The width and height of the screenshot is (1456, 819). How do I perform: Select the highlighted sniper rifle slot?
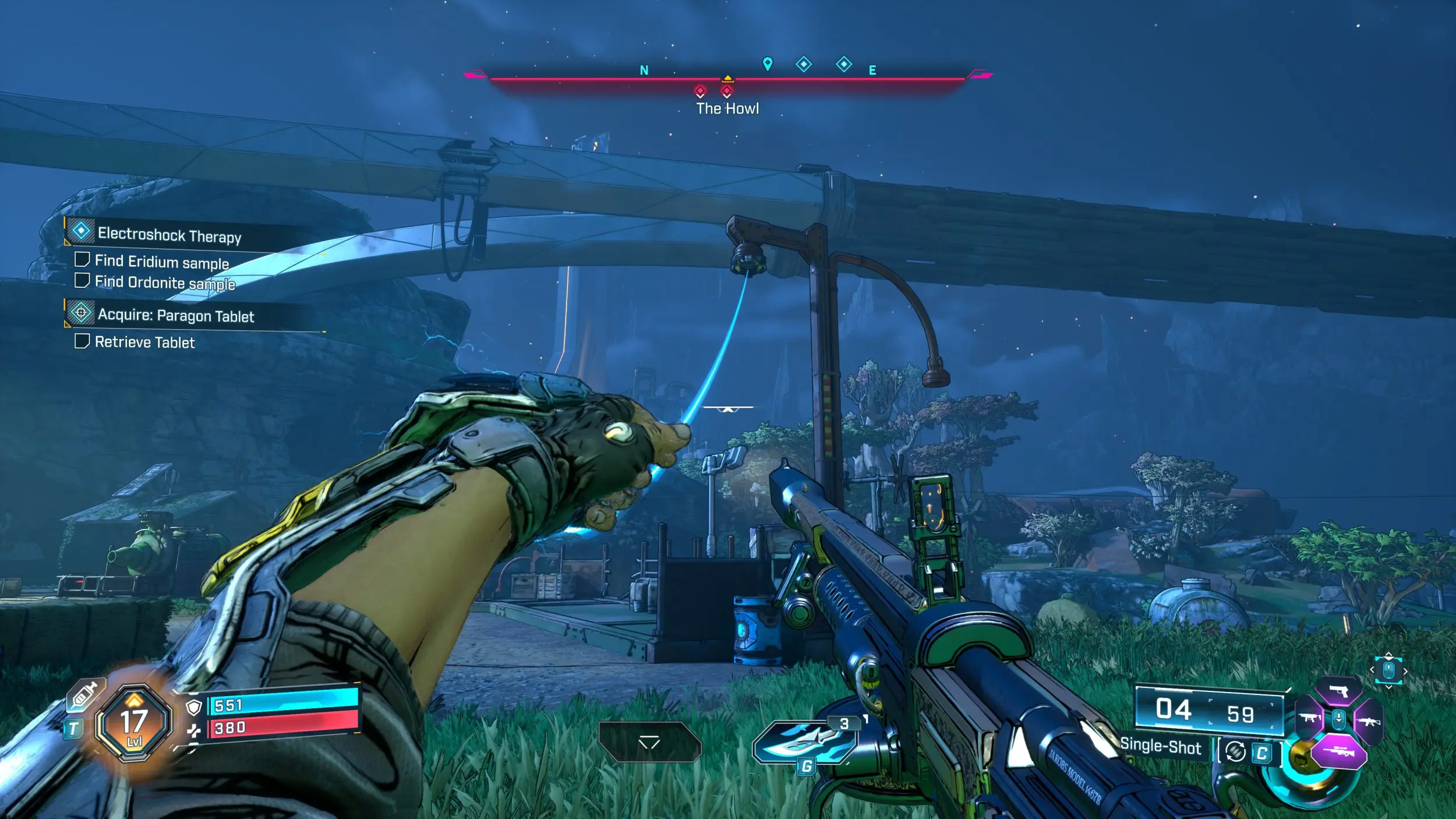tap(1338, 751)
